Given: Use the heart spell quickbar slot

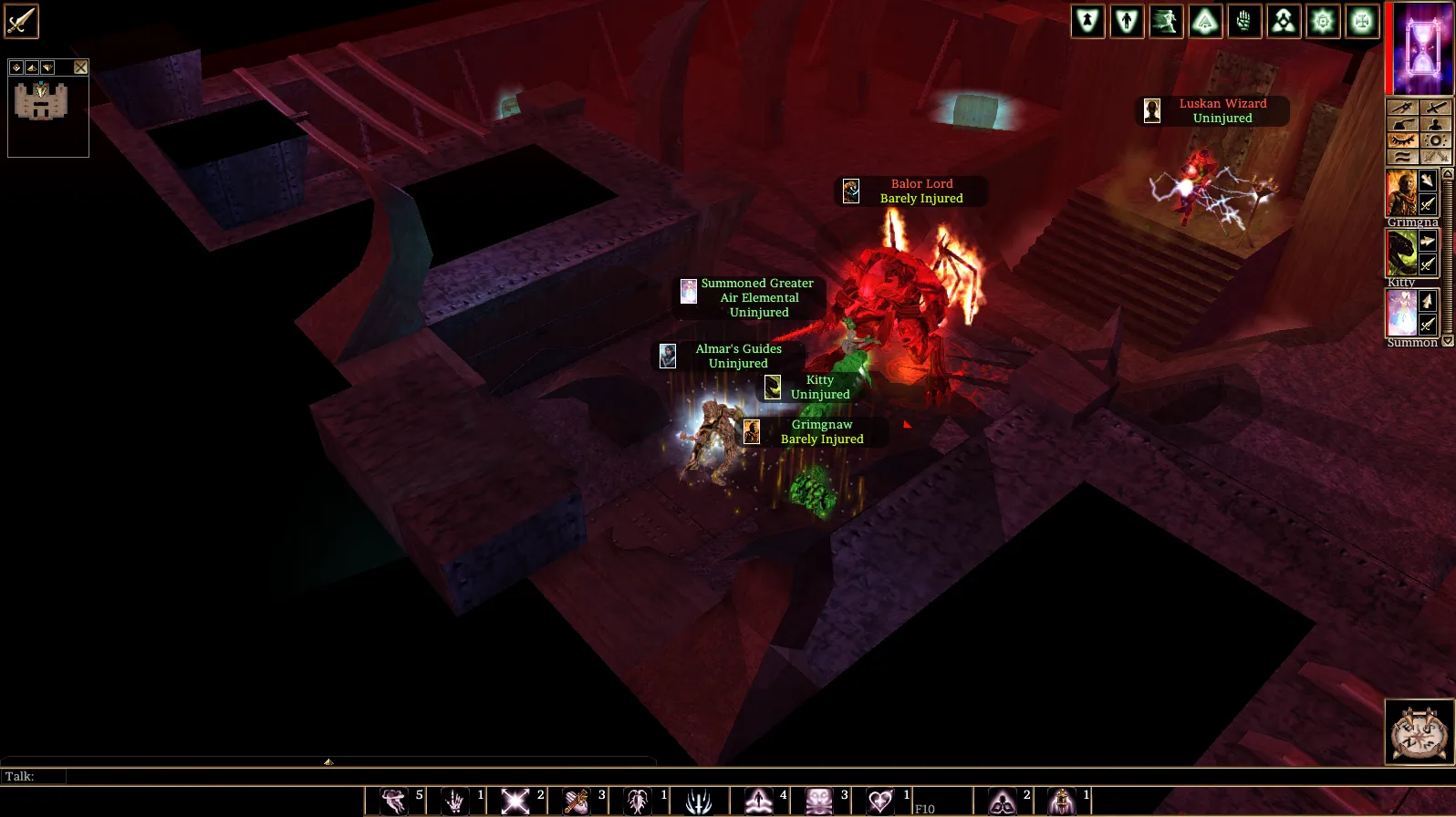Looking at the screenshot, I should [880, 801].
